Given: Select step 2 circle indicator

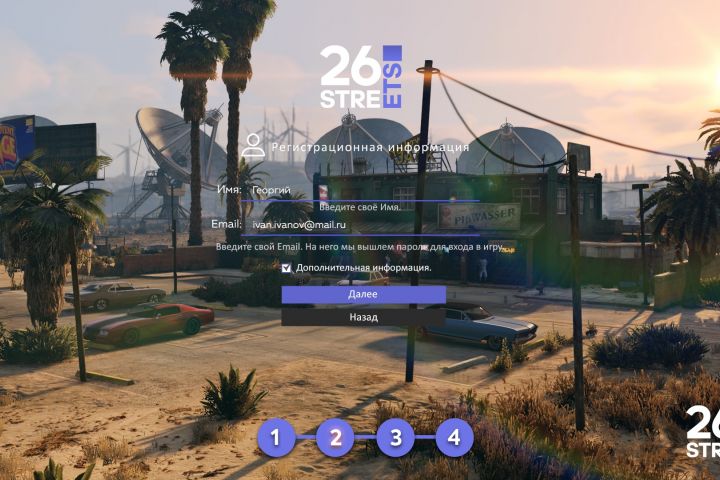Looking at the screenshot, I should point(336,437).
